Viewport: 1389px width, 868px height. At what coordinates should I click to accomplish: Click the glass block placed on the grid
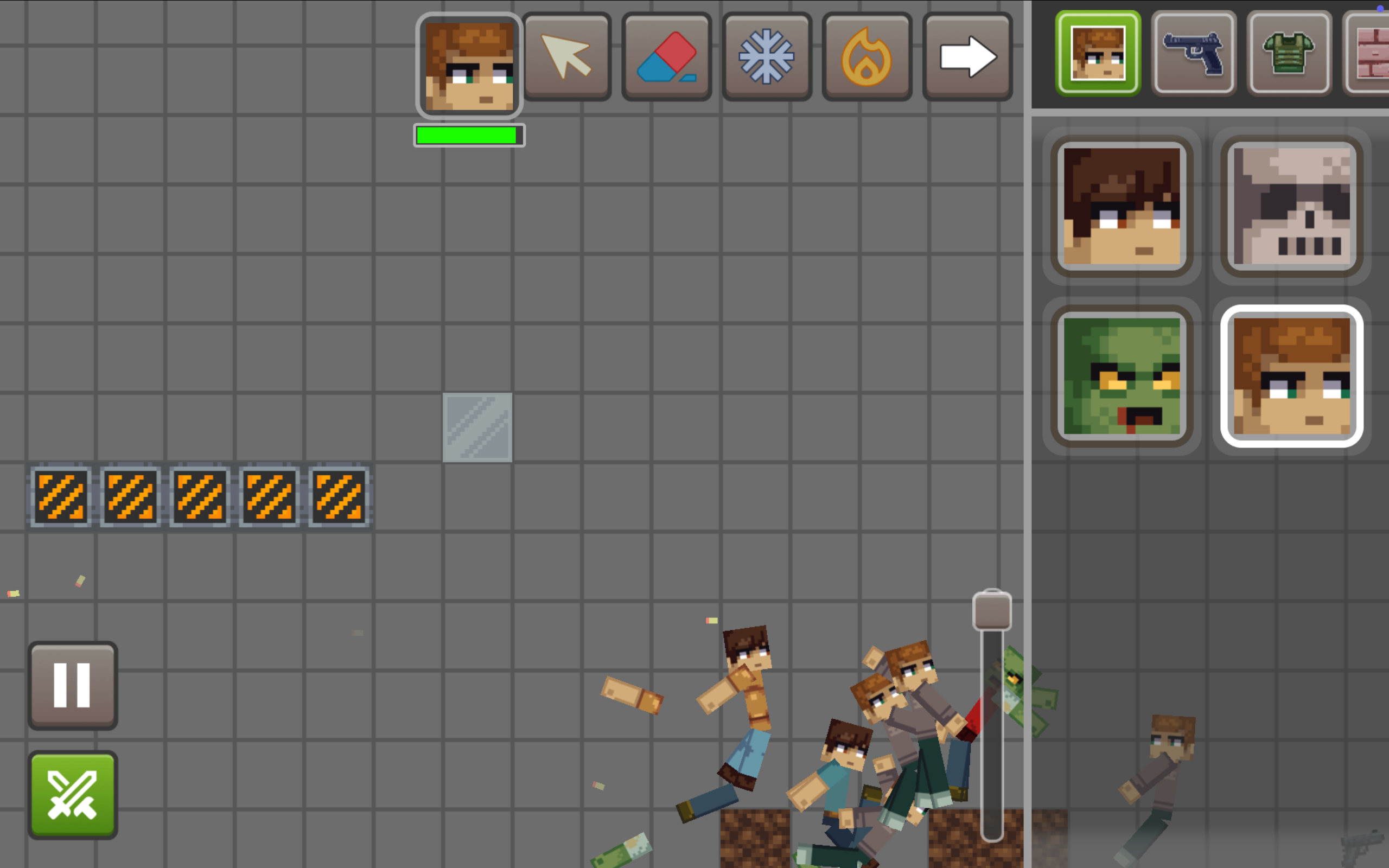[x=477, y=427]
